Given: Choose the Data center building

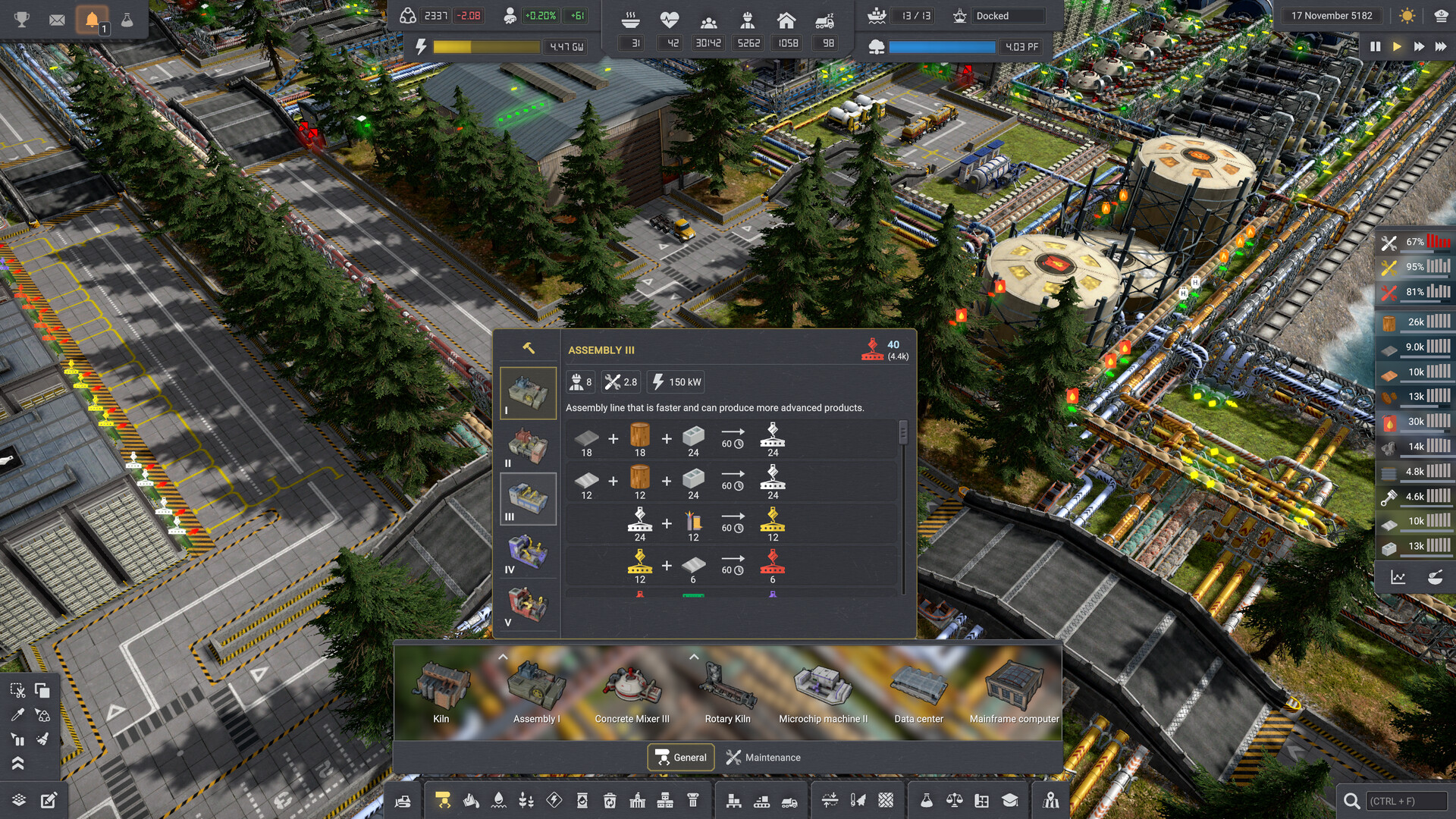Looking at the screenshot, I should pos(918,692).
